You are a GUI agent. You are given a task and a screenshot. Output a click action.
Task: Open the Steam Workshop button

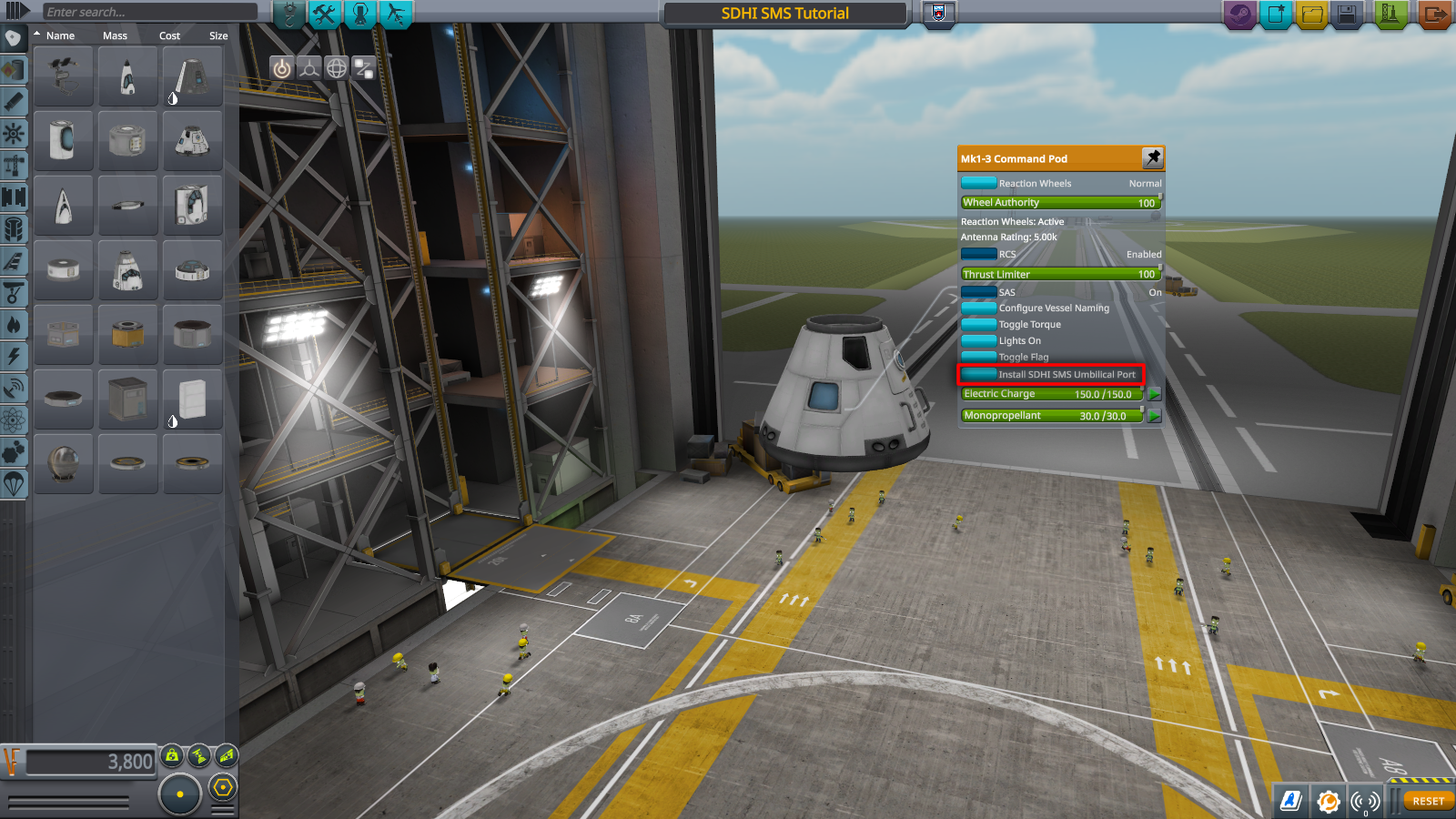[x=1239, y=15]
